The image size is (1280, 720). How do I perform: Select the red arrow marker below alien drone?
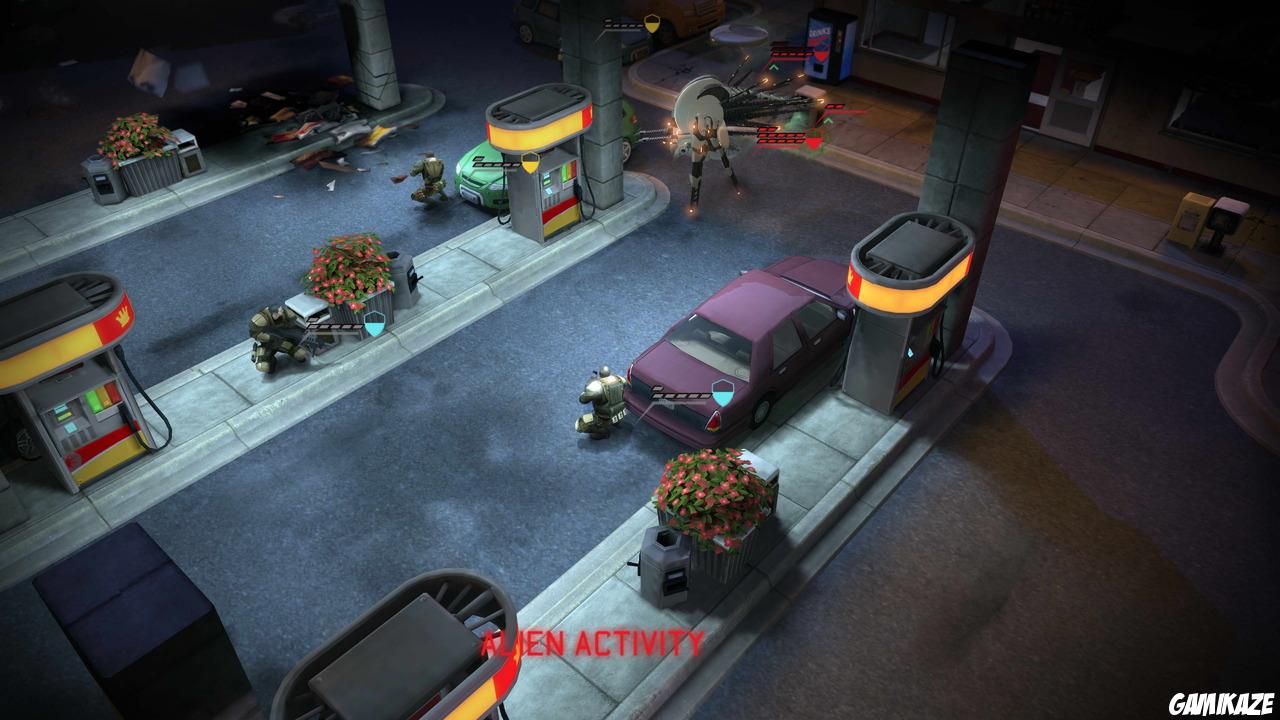point(812,141)
